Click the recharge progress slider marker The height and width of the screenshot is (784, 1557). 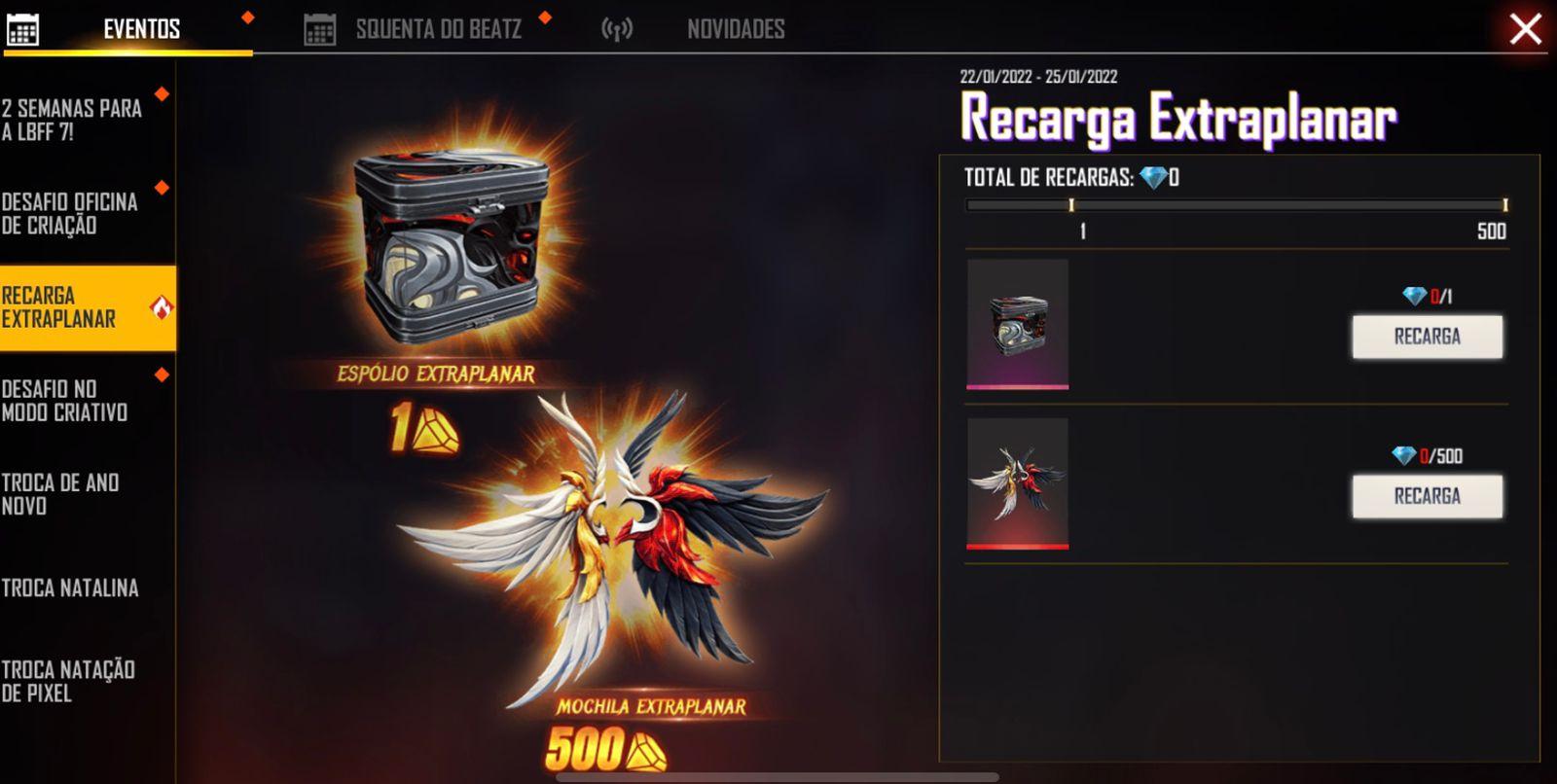1071,205
